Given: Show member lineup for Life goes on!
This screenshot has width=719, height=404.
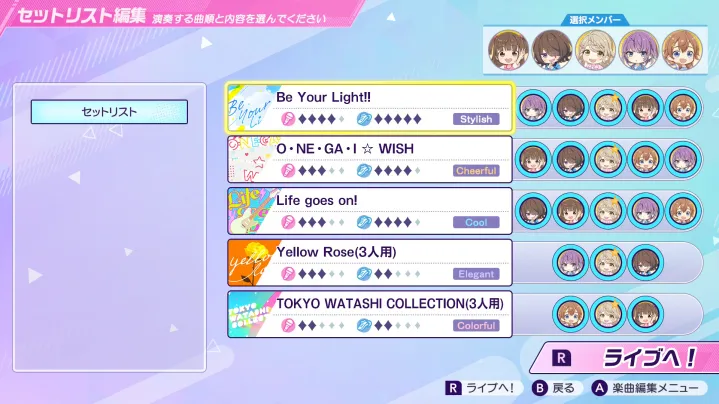Looking at the screenshot, I should (608, 211).
